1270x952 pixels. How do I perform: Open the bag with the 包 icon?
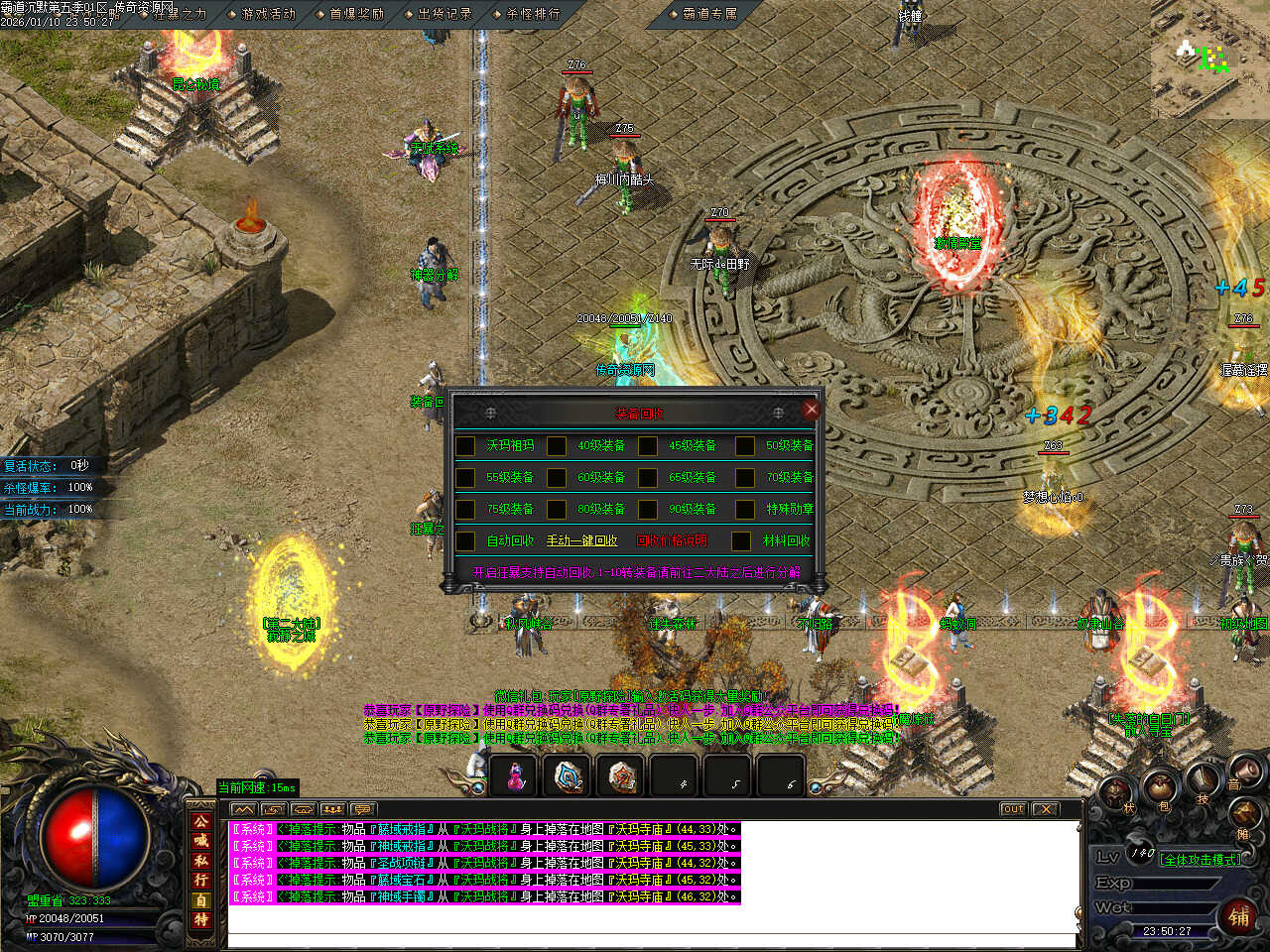tap(1159, 790)
